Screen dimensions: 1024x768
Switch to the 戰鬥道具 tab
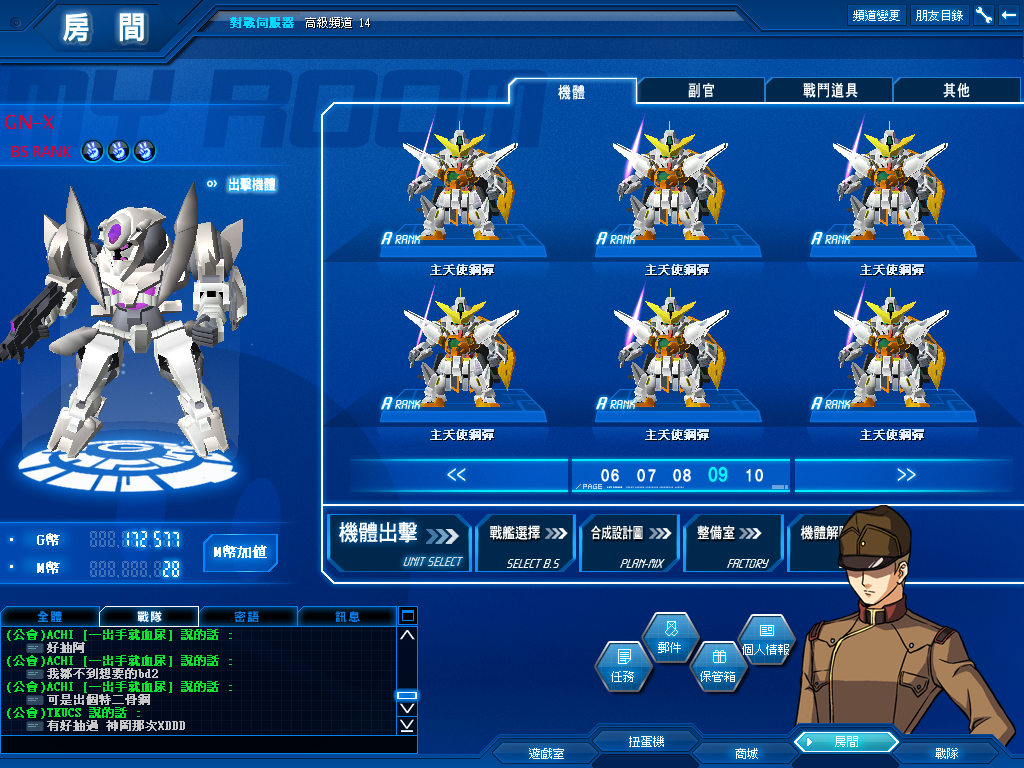pyautogui.click(x=829, y=90)
